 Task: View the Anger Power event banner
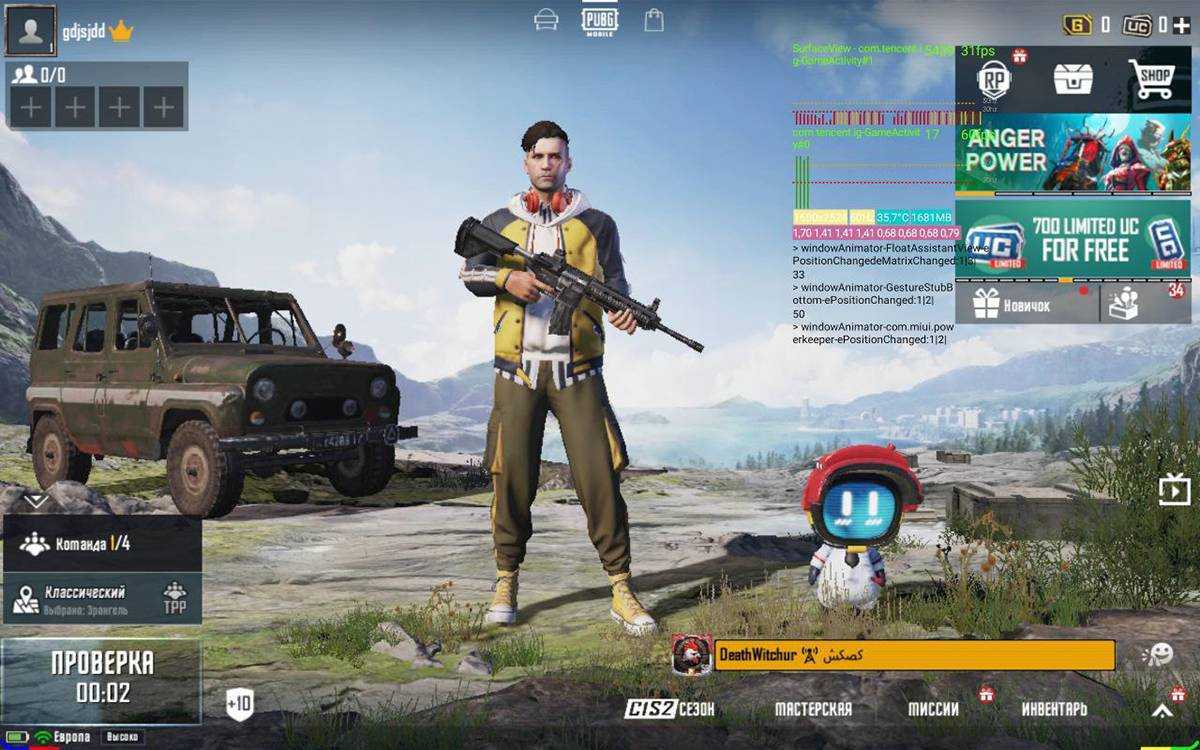point(1073,155)
